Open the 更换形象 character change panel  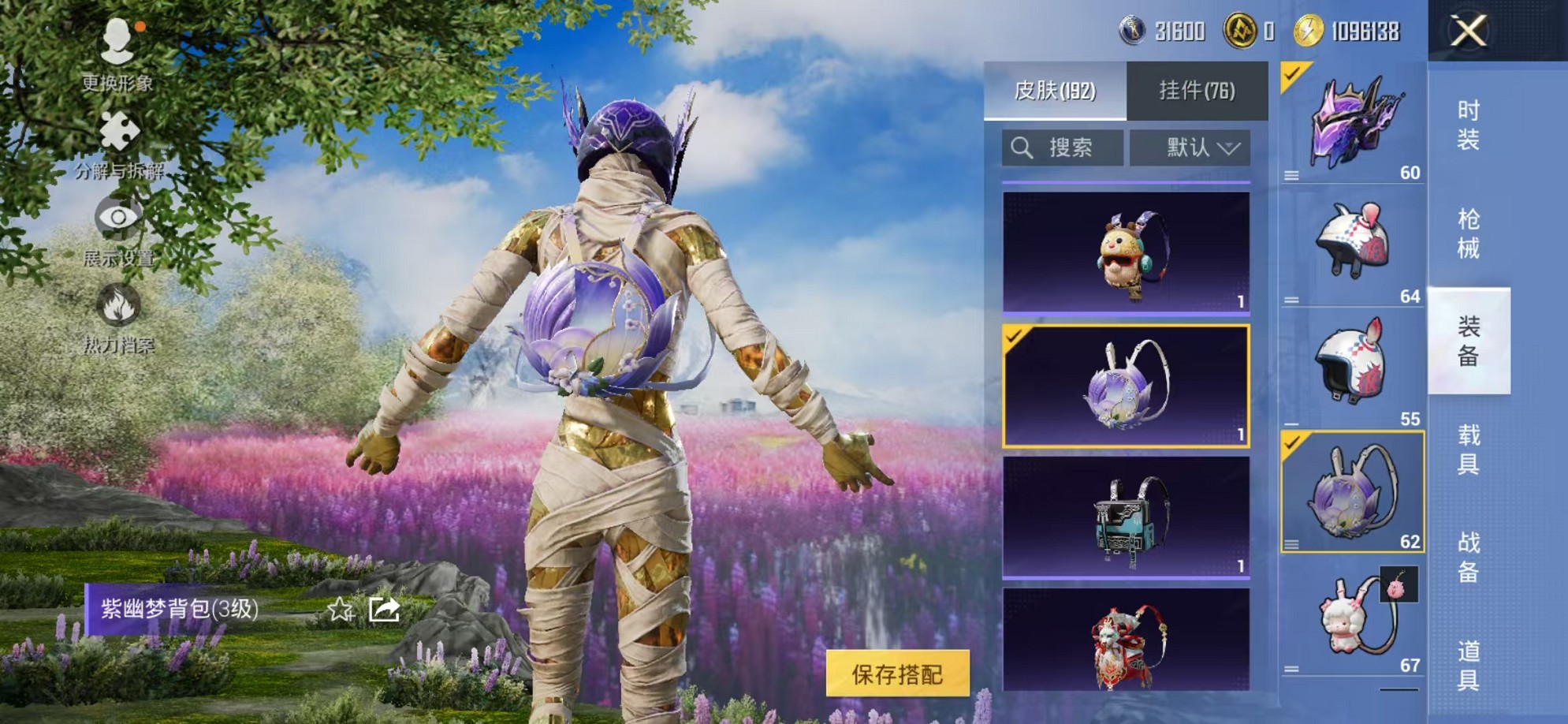point(117,55)
